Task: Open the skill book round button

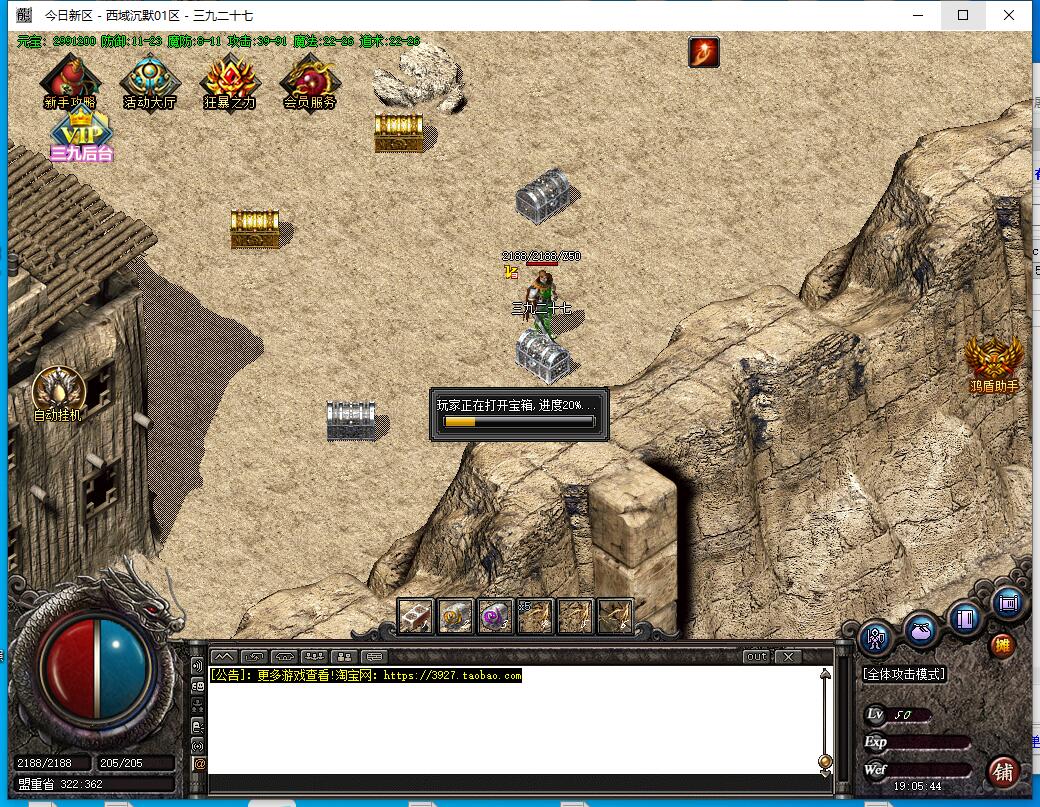Action: tap(965, 617)
